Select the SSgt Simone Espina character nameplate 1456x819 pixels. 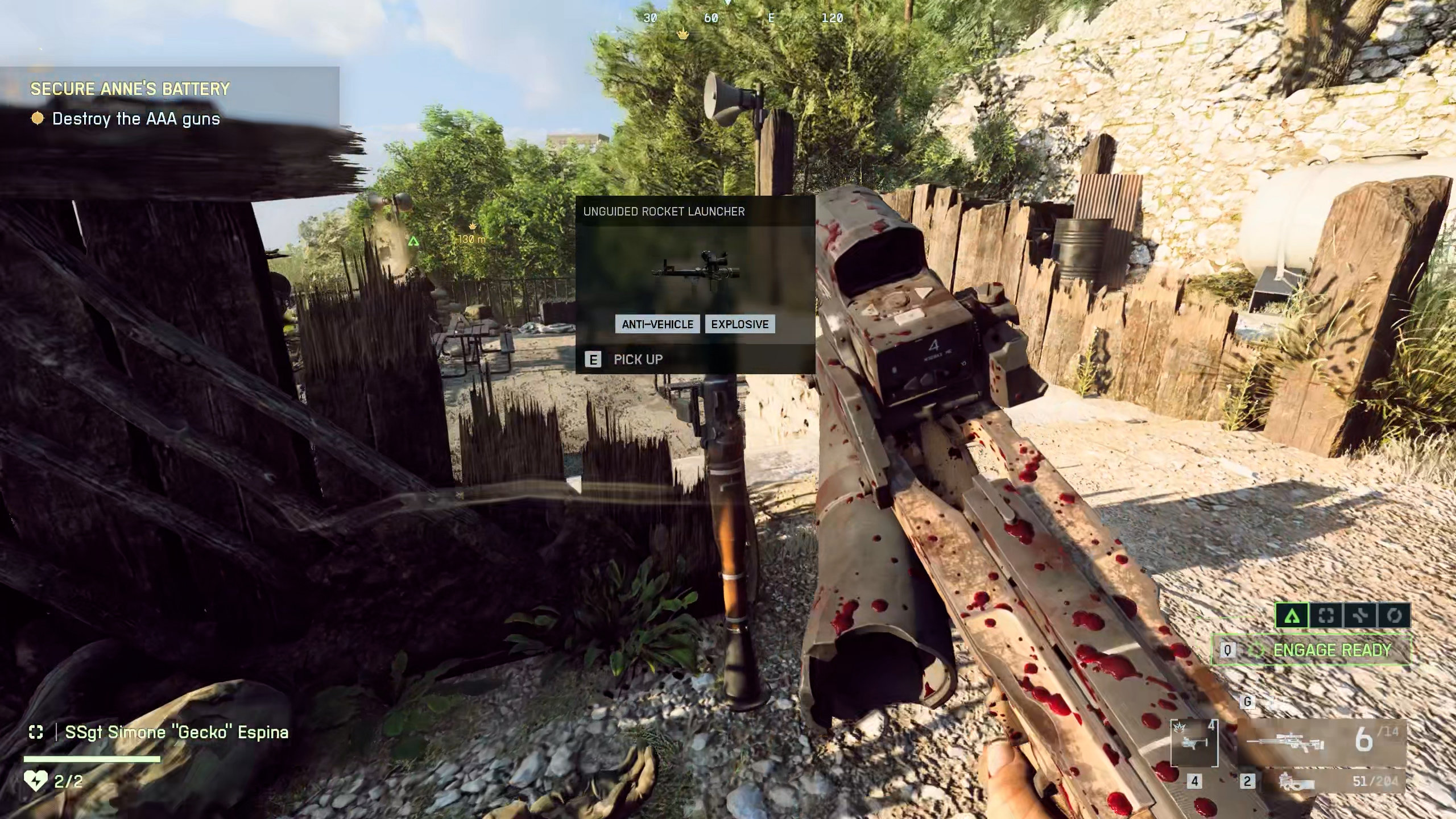pyautogui.click(x=176, y=733)
